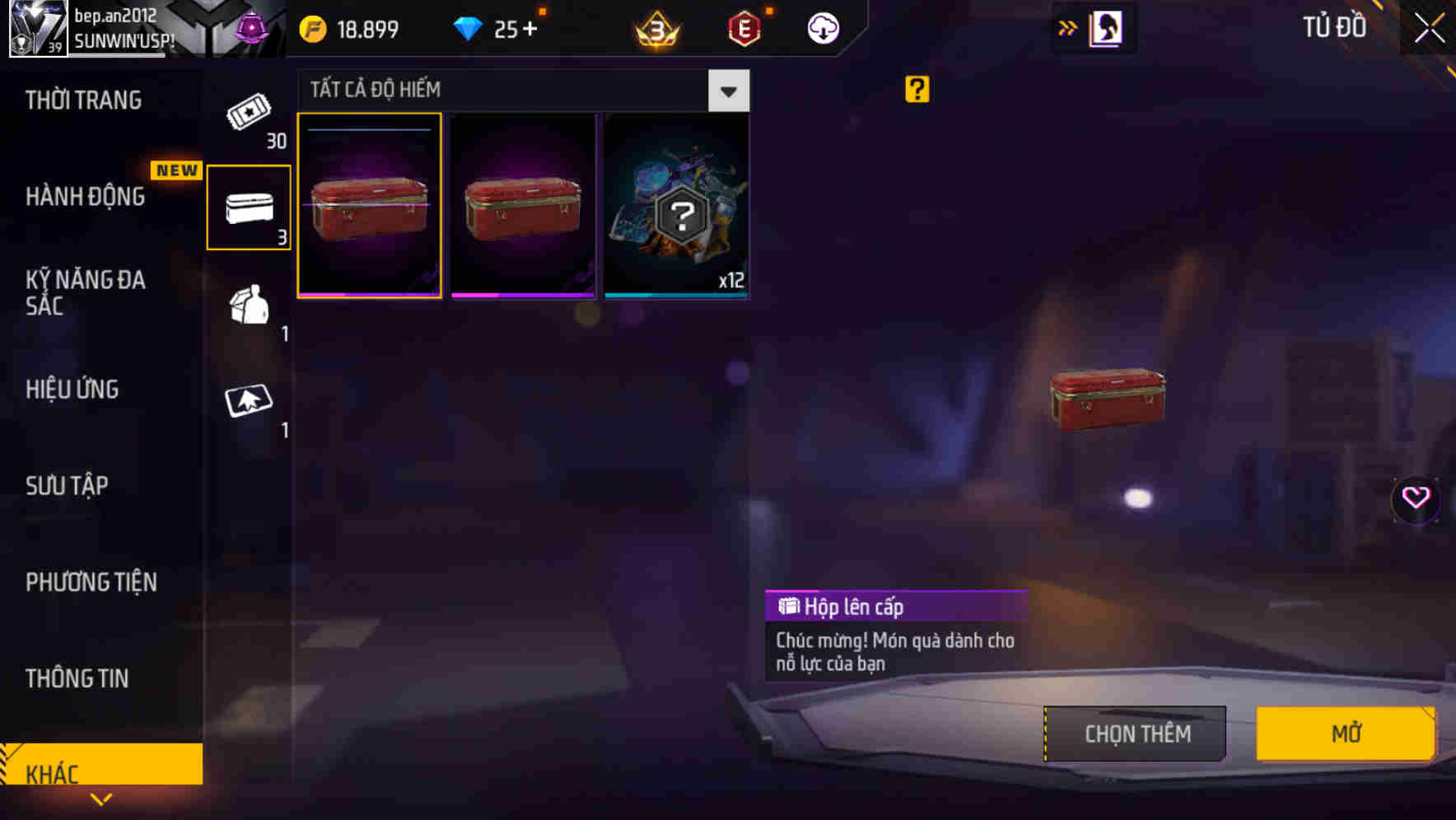Select the SƯU TẬP sidebar category
The image size is (1456, 820).
tap(66, 486)
